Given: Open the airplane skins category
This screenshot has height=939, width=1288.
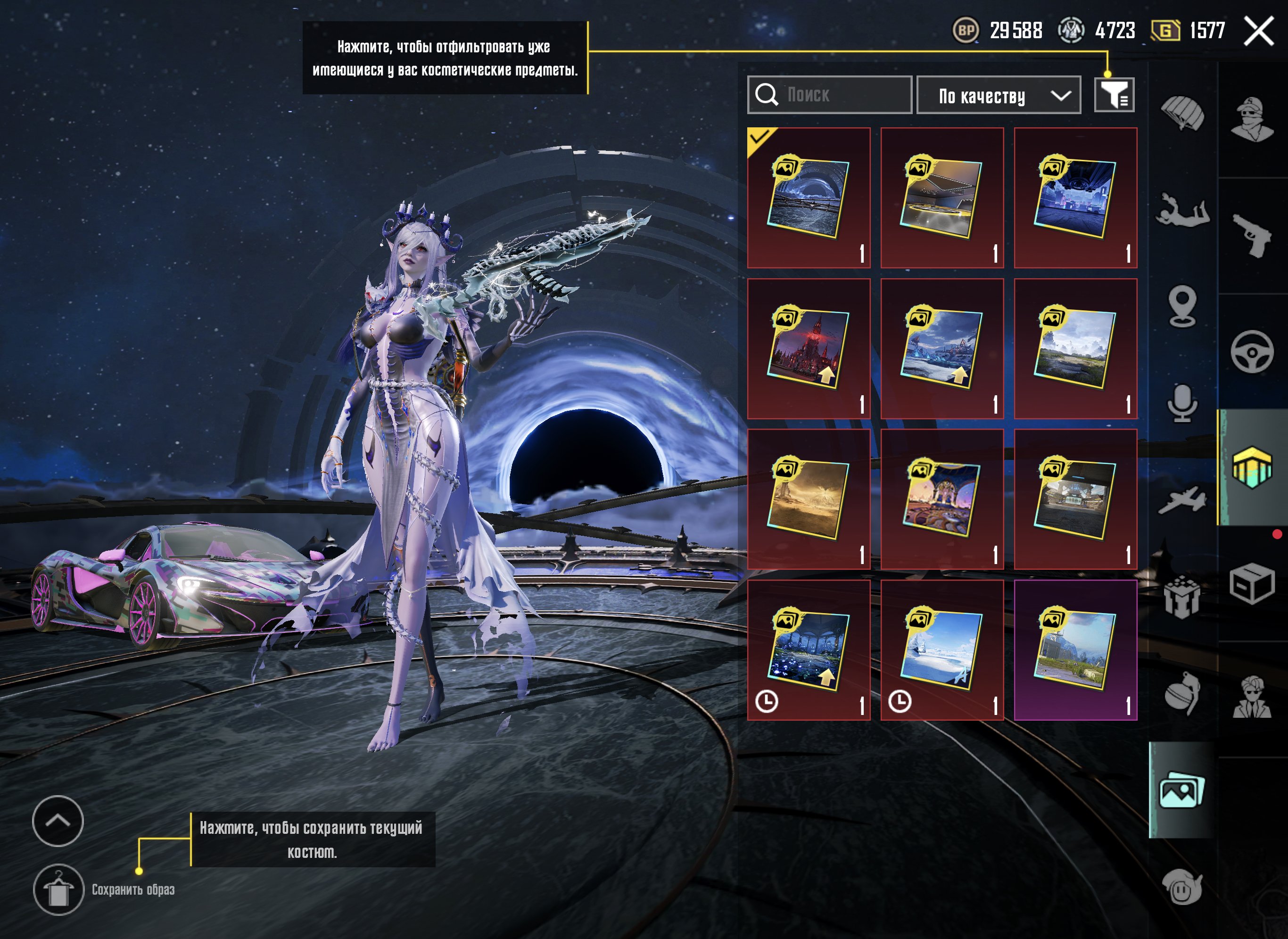Looking at the screenshot, I should coord(1182,500).
